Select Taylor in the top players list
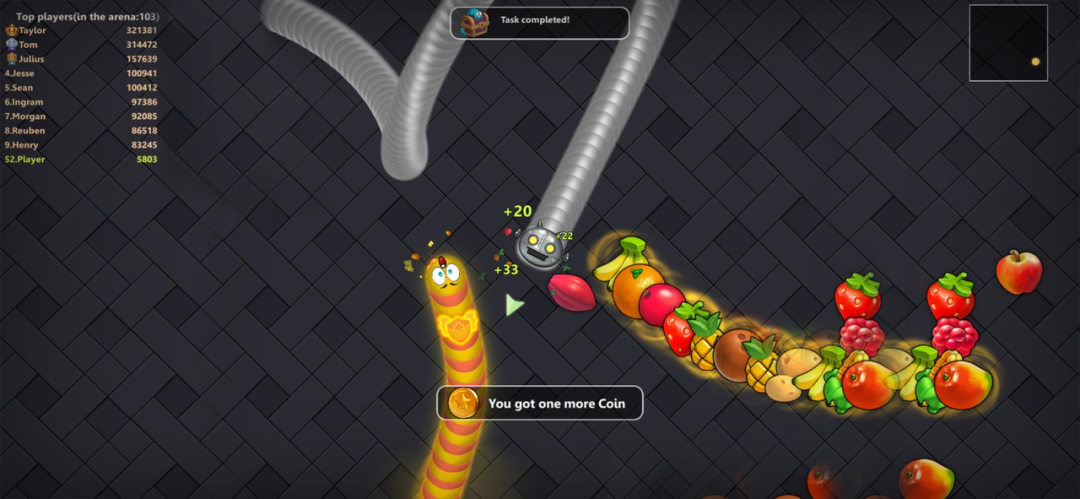Image resolution: width=1080 pixels, height=499 pixels. click(80, 30)
